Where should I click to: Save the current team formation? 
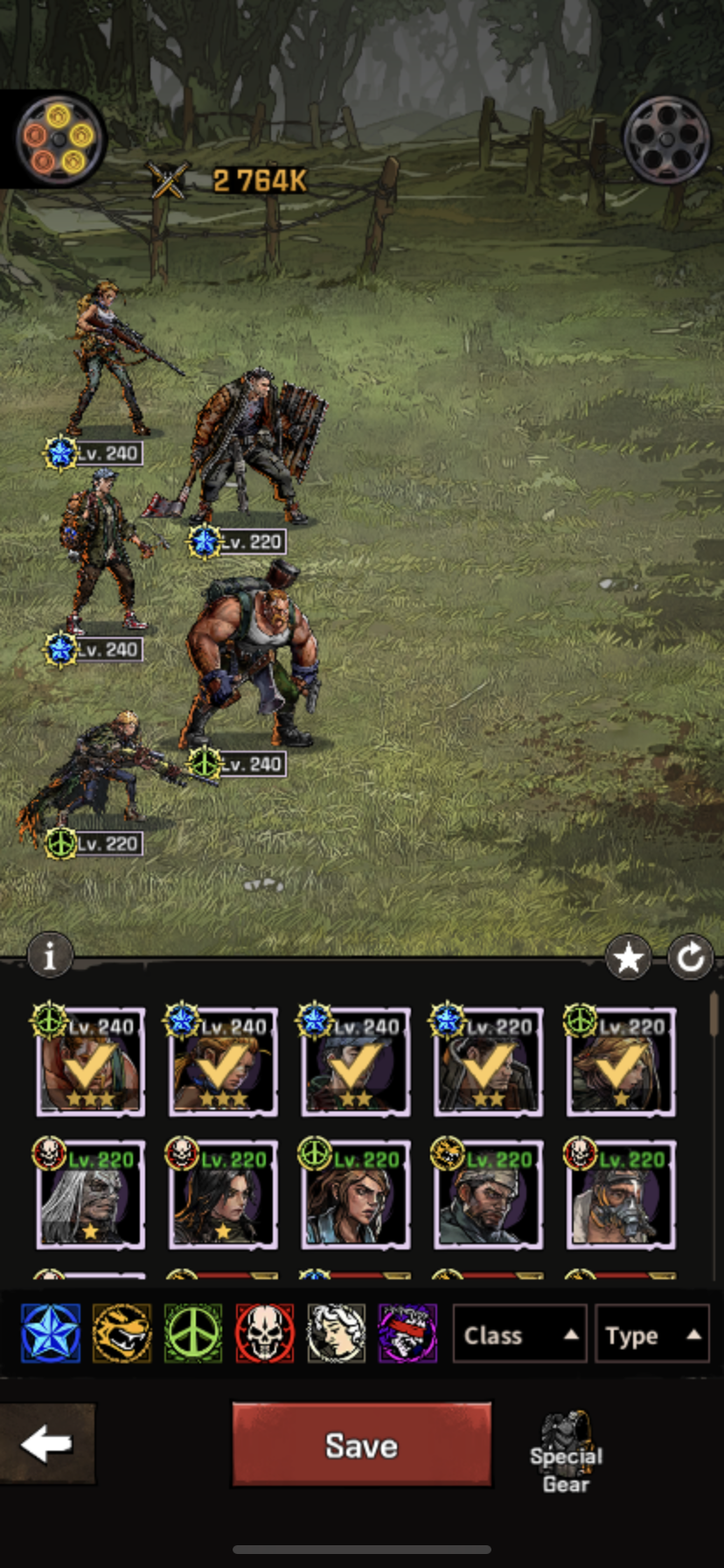(x=361, y=1445)
